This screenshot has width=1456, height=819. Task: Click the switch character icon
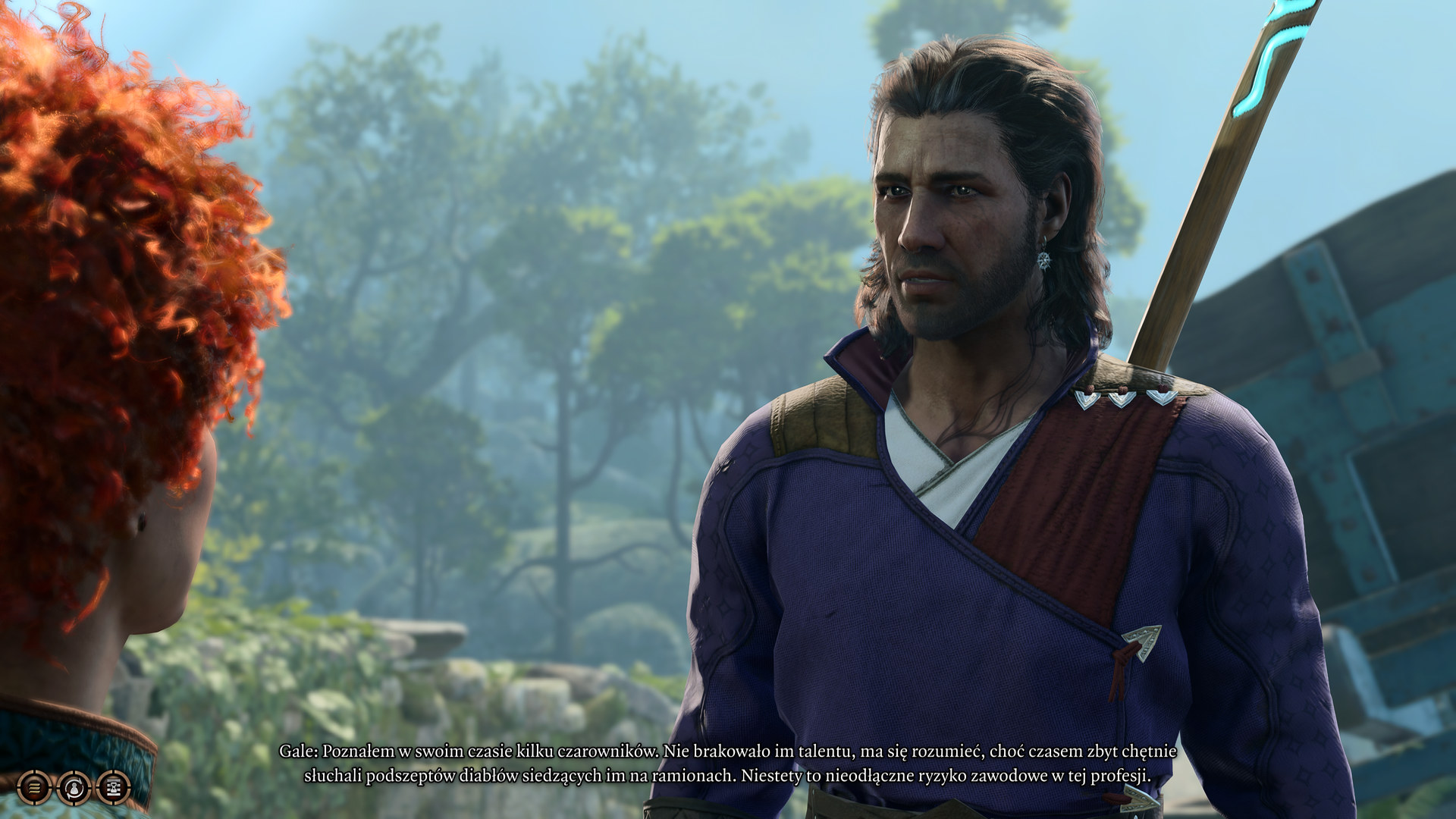pos(74,787)
